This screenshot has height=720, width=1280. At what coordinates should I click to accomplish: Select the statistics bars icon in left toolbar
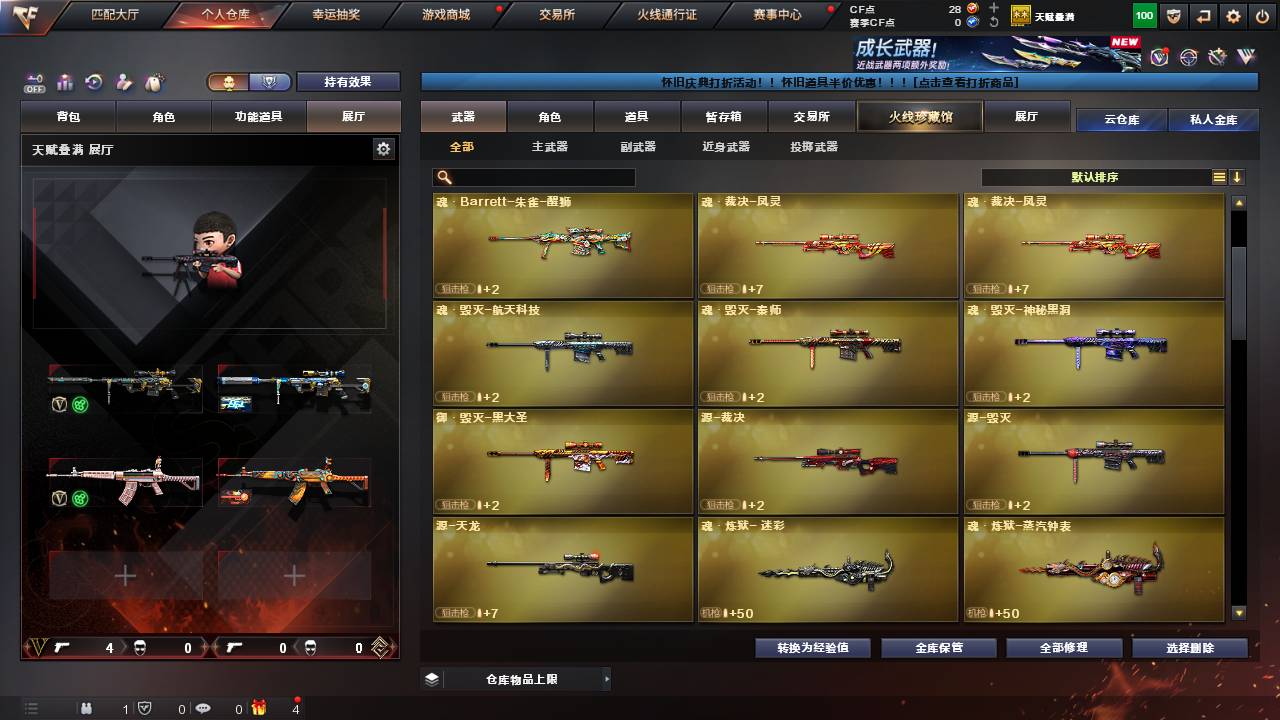pos(64,83)
